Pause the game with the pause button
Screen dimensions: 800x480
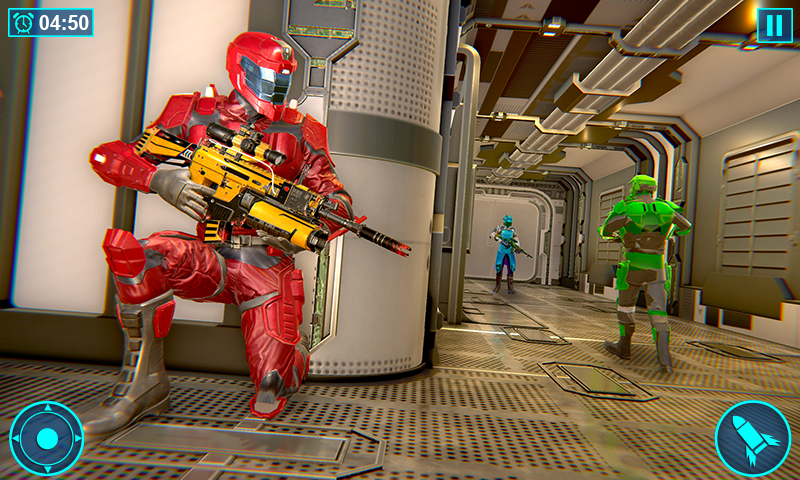(774, 25)
